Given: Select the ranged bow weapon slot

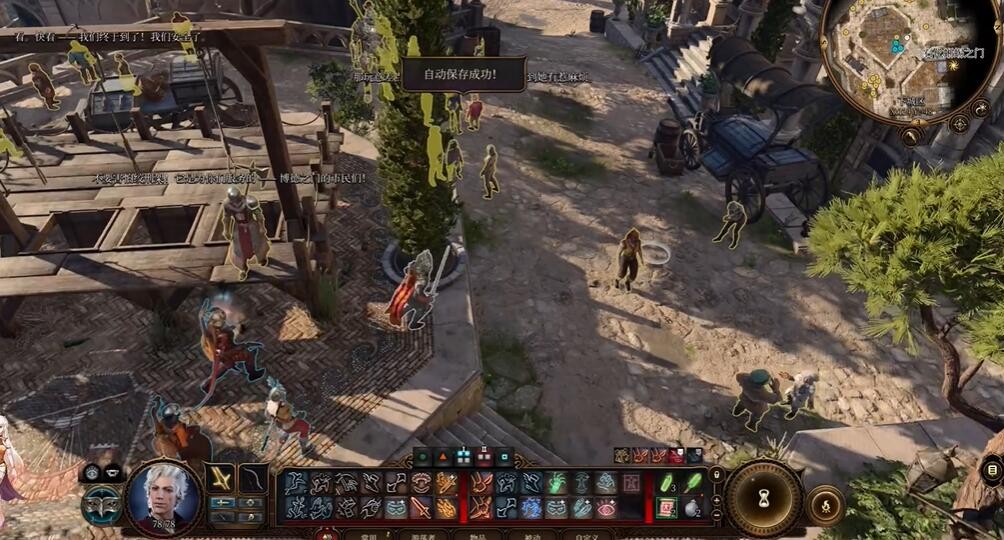Looking at the screenshot, I should [x=253, y=478].
